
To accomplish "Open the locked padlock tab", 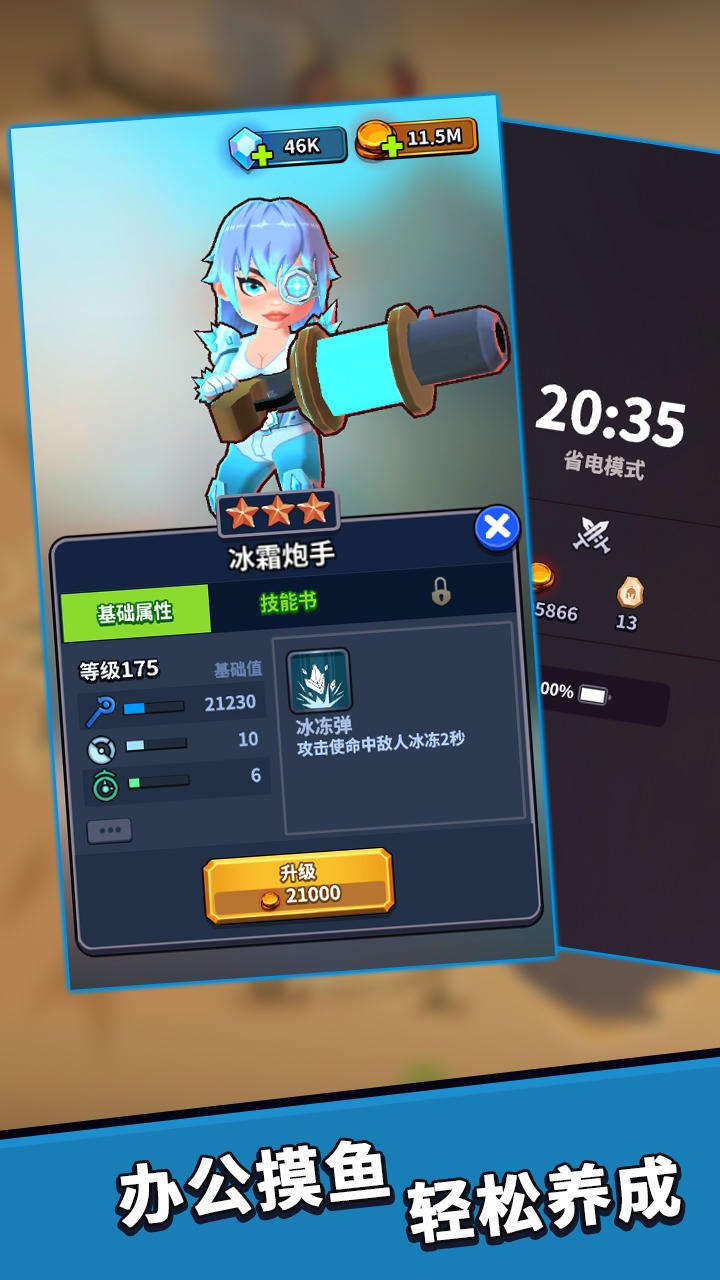I will point(441,592).
